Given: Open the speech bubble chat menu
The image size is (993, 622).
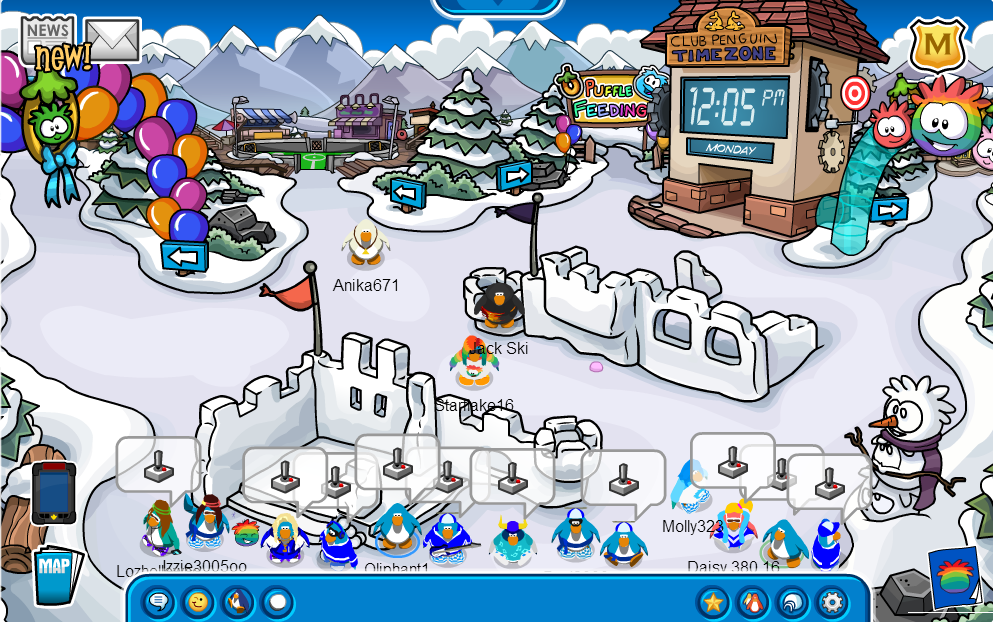Looking at the screenshot, I should (x=158, y=602).
